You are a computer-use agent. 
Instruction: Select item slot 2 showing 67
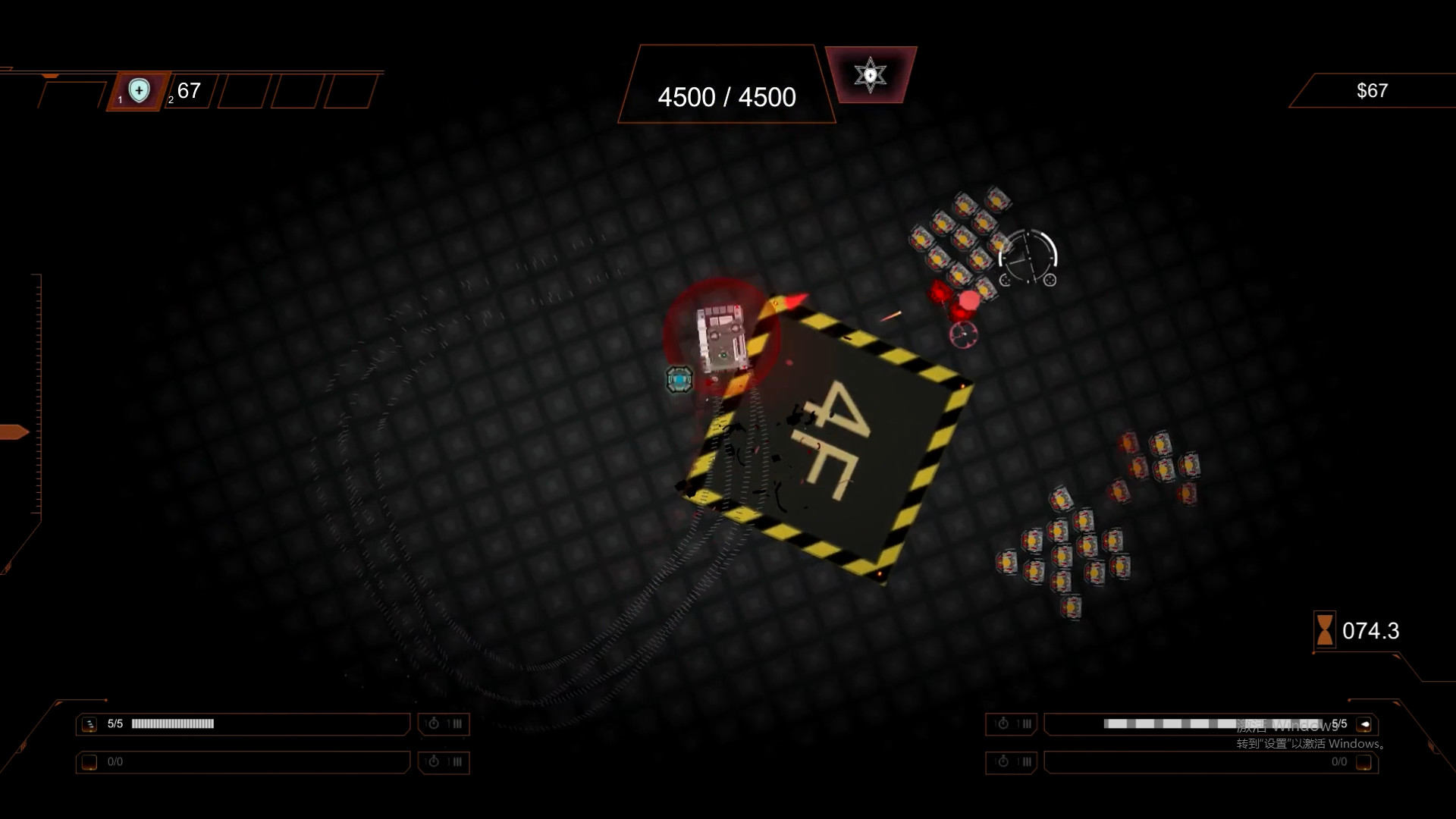coord(188,92)
